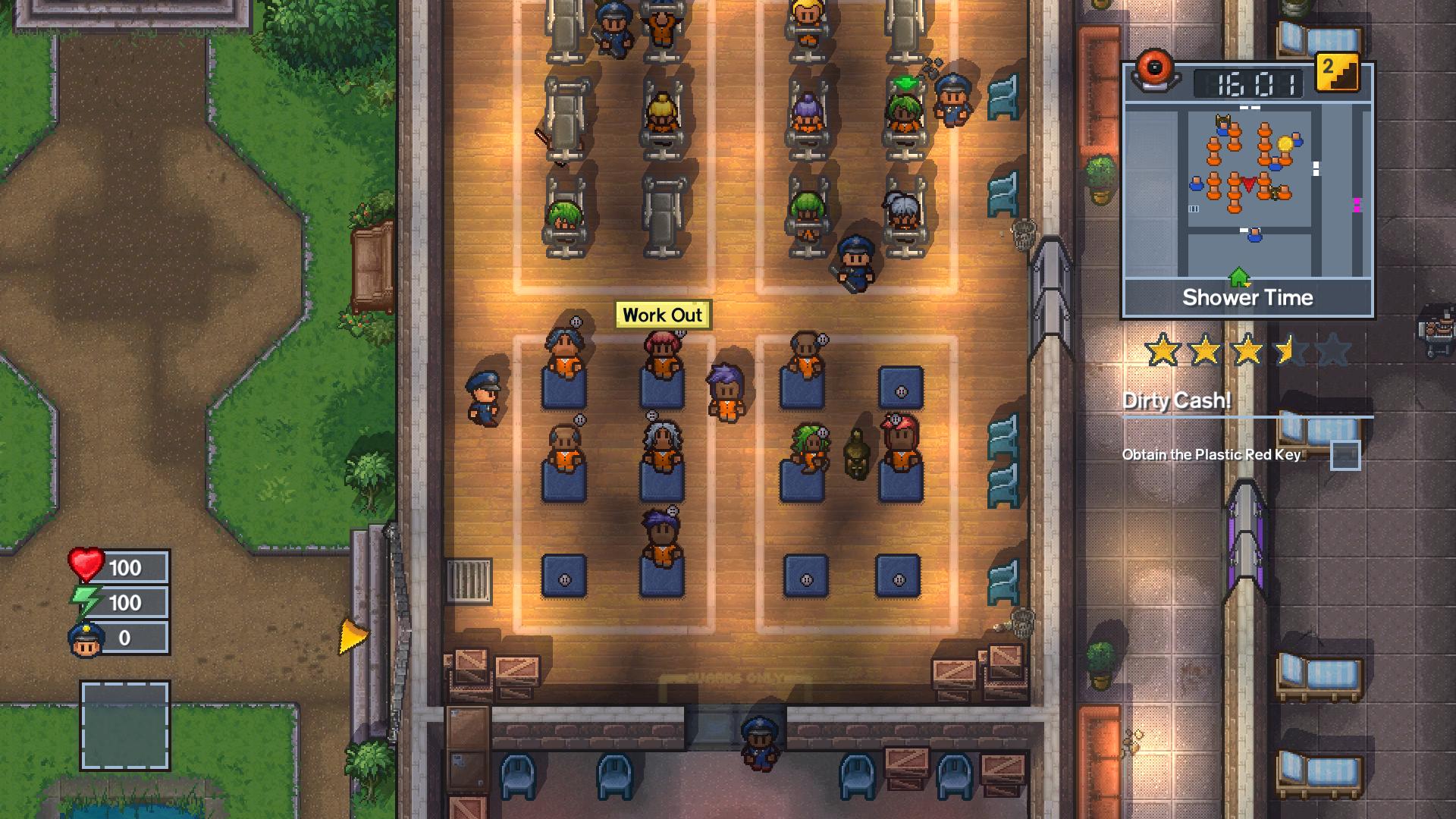Select the red player marker on the minimap
1456x819 pixels.
[x=1249, y=184]
